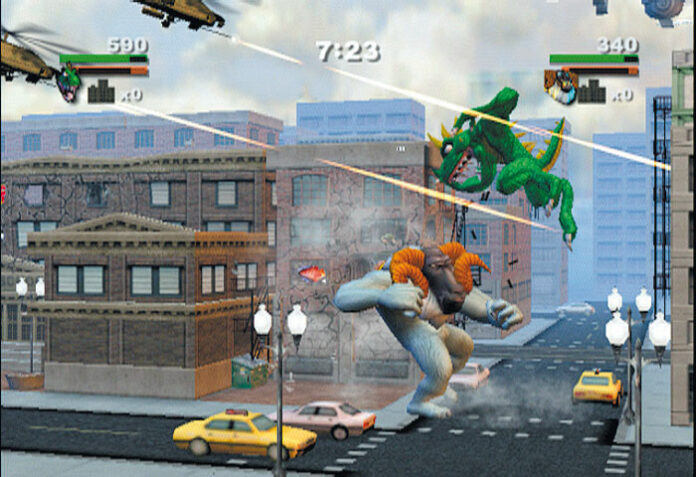Select the horned ape monster portrait
Image resolution: width=696 pixels, height=477 pixels.
coord(562,85)
